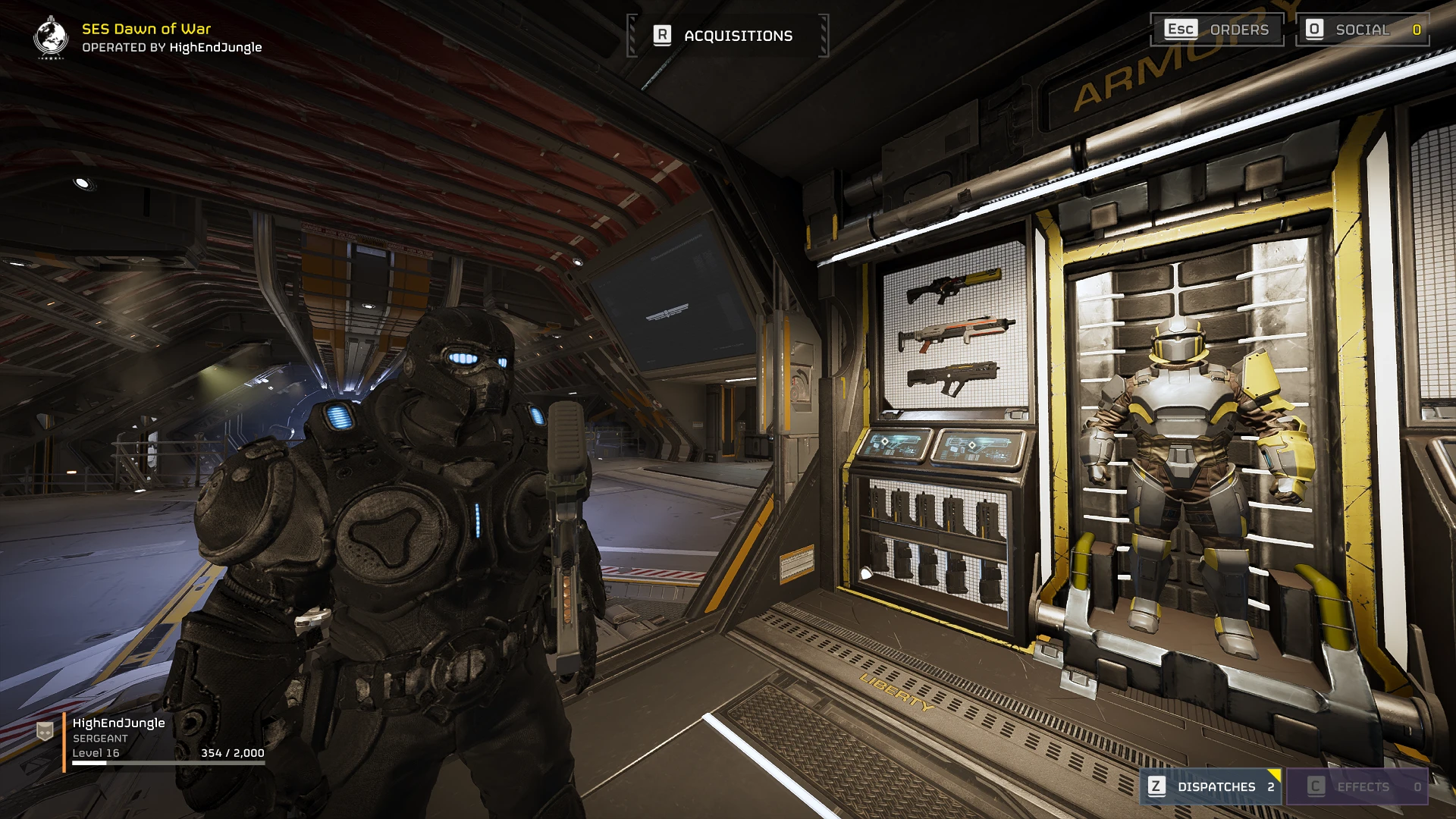Open the Acquisitions menu
1456x819 pixels.
(727, 36)
